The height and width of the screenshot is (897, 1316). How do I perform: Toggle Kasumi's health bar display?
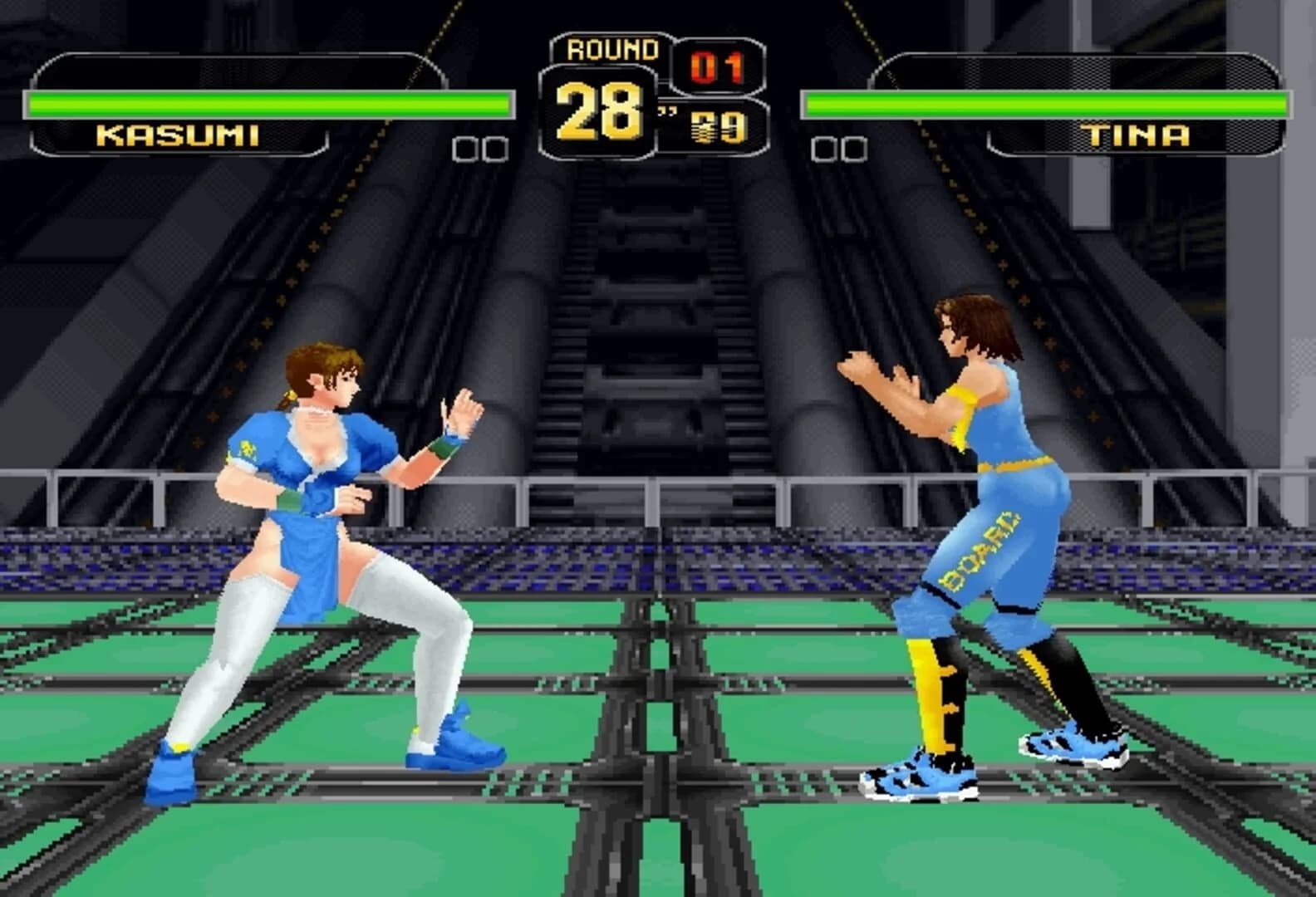click(266, 104)
